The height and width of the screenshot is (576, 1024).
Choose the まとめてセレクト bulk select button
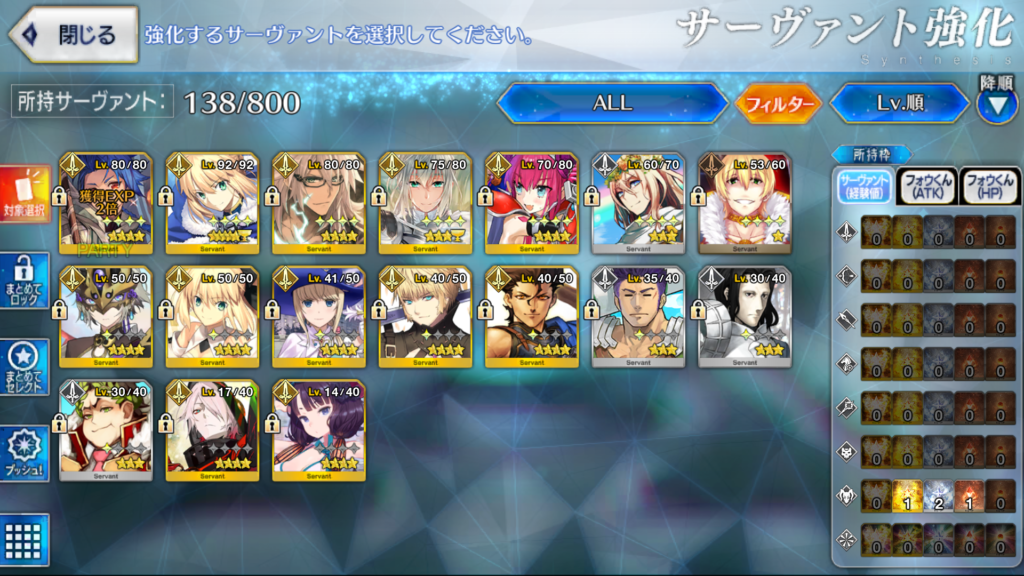pos(25,368)
